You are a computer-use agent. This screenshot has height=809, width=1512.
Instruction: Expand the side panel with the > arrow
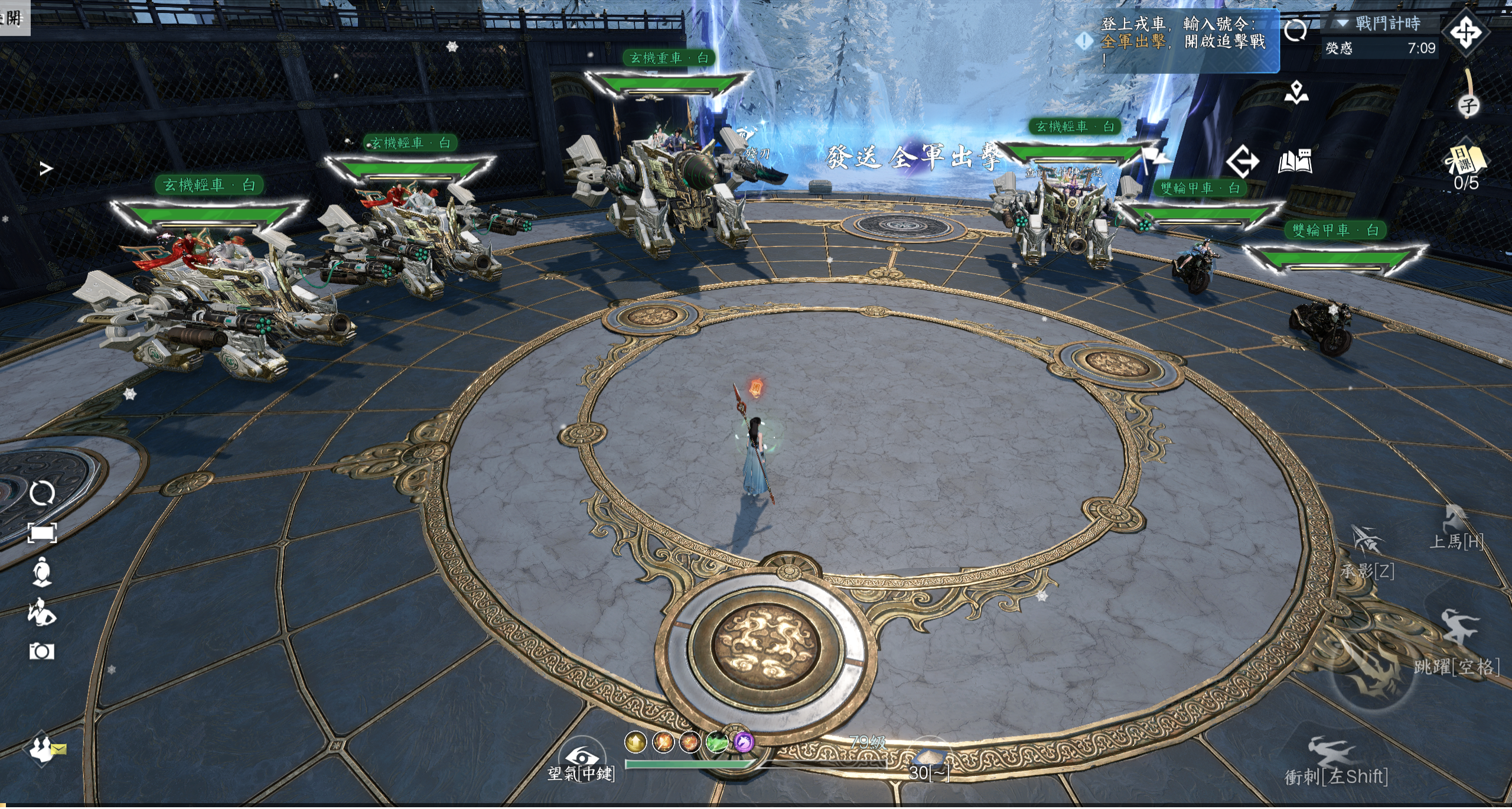(x=46, y=169)
